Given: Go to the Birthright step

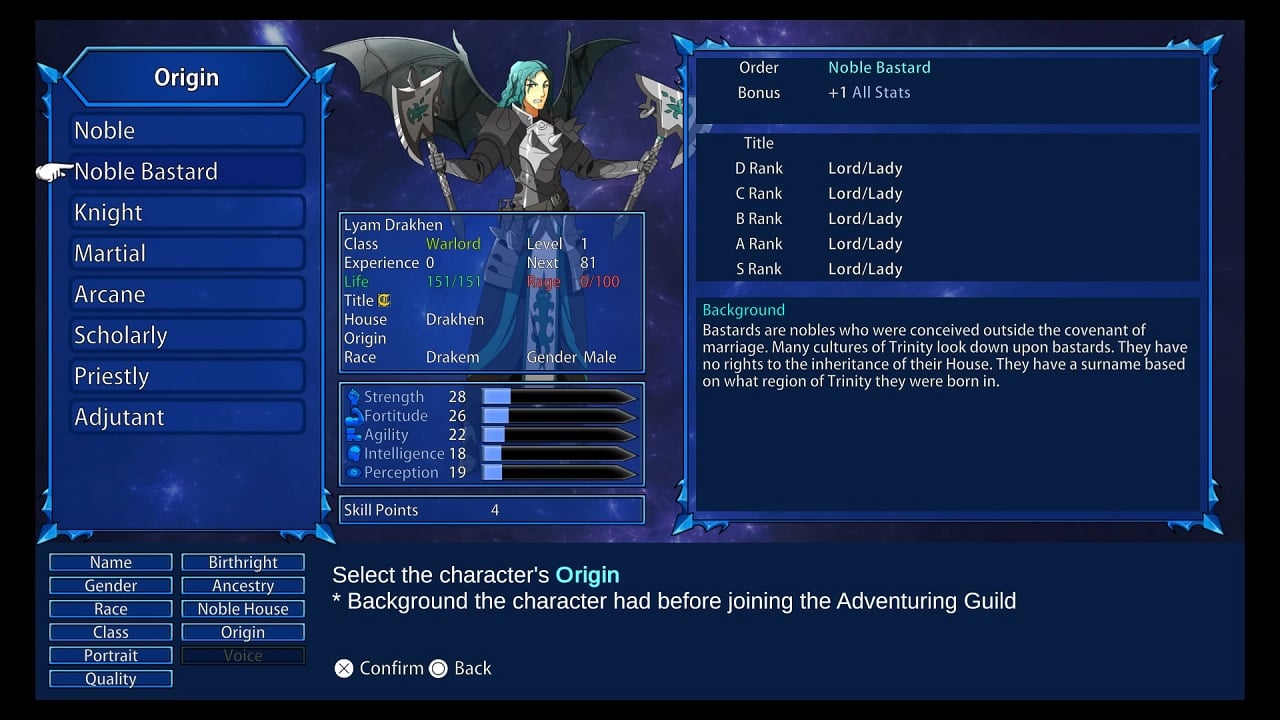Looking at the screenshot, I should coord(243,562).
